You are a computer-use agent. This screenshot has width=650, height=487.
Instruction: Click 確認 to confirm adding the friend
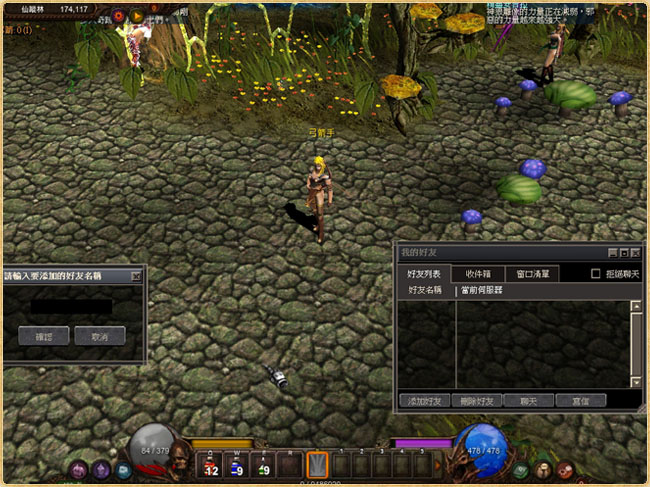click(43, 336)
